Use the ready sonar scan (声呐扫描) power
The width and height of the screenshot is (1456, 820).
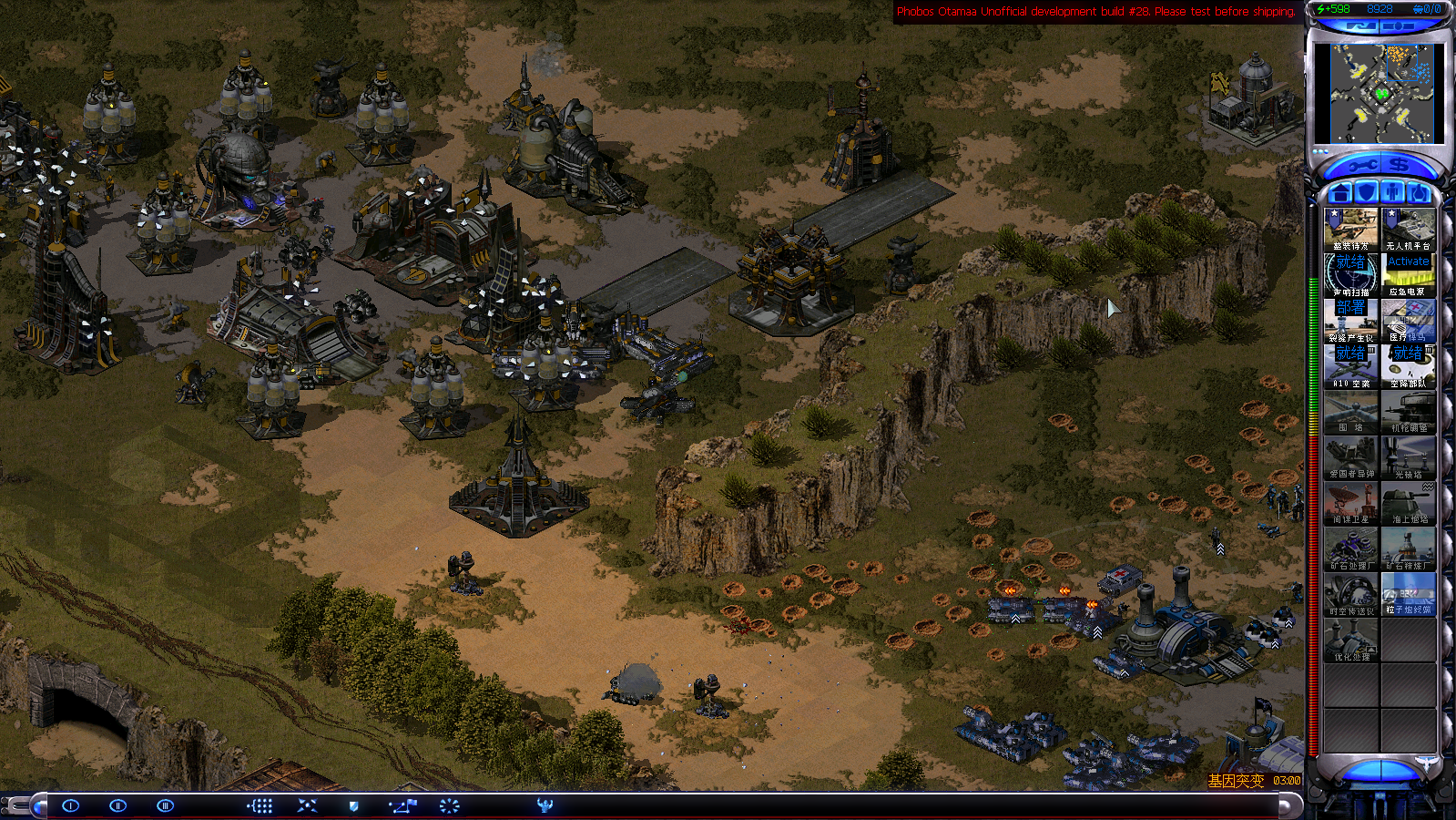tap(1350, 274)
